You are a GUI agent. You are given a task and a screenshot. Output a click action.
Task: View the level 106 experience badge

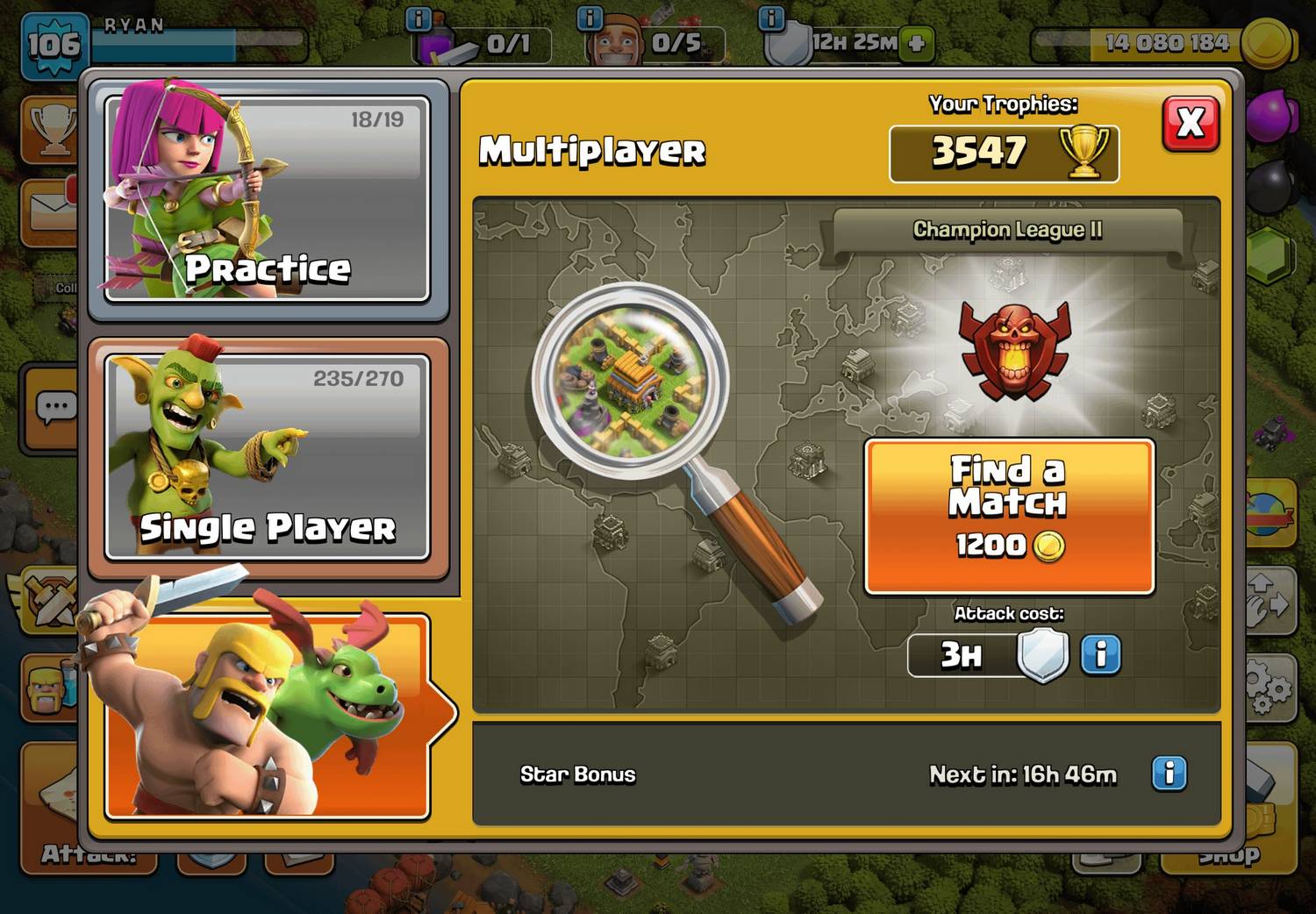[x=54, y=44]
